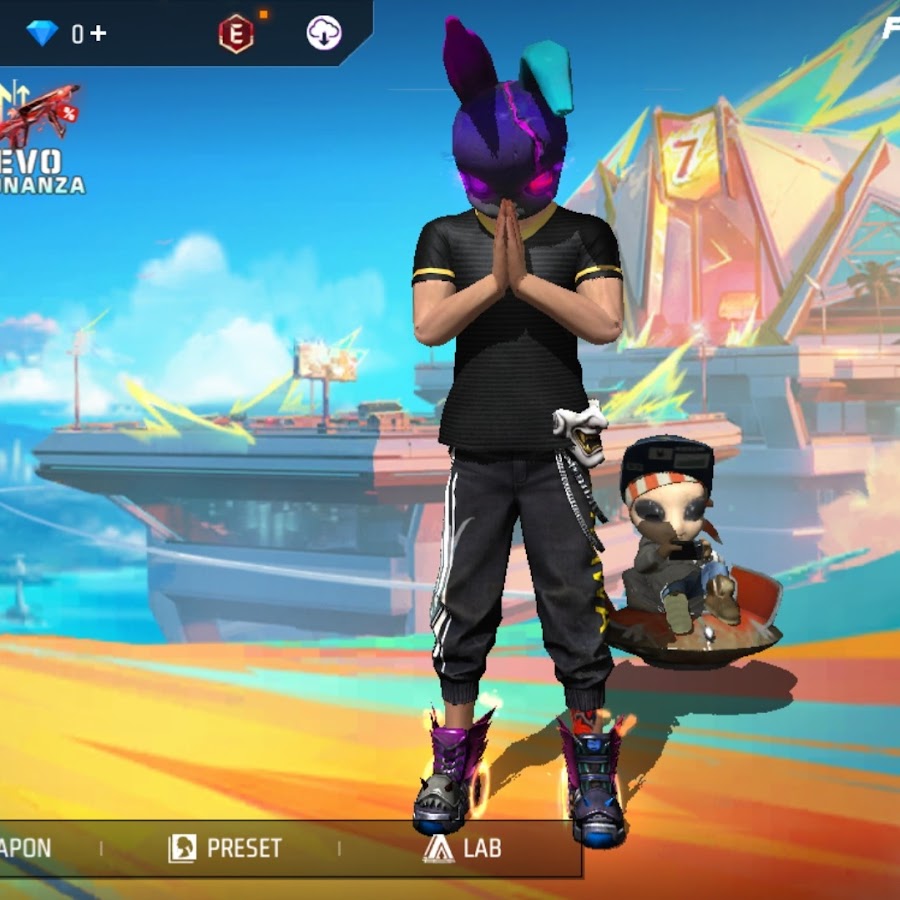Add diamonds with the plus button
Screen dimensions: 900x900
pyautogui.click(x=98, y=34)
